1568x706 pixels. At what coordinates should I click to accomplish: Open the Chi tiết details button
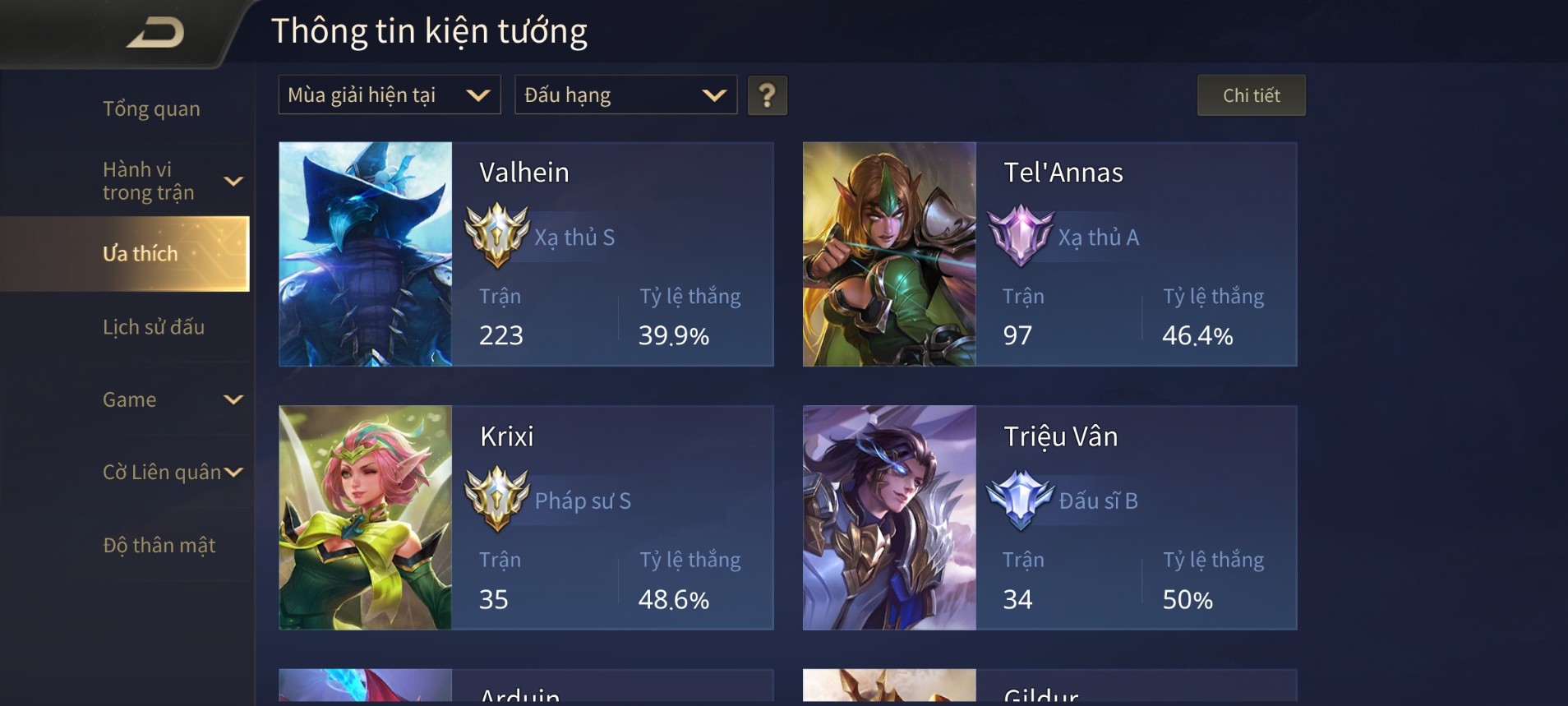pos(1251,95)
